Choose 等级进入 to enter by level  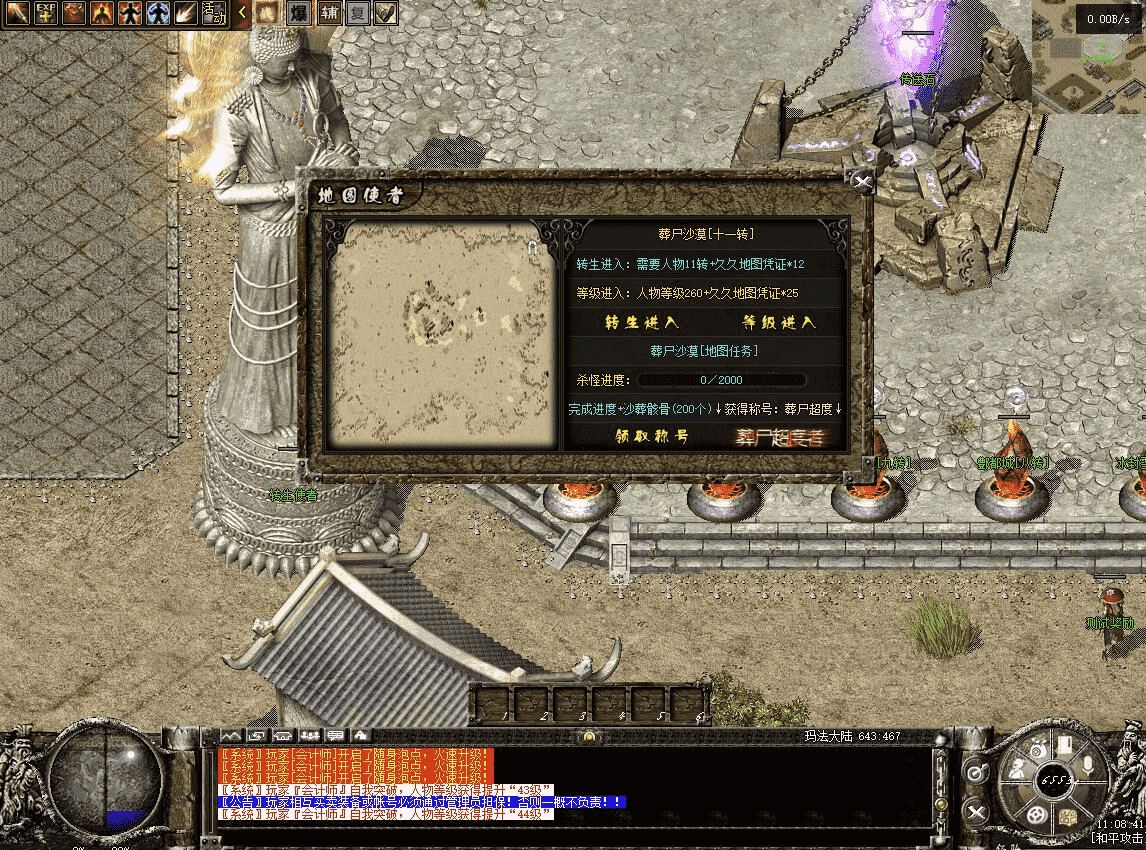coord(778,322)
